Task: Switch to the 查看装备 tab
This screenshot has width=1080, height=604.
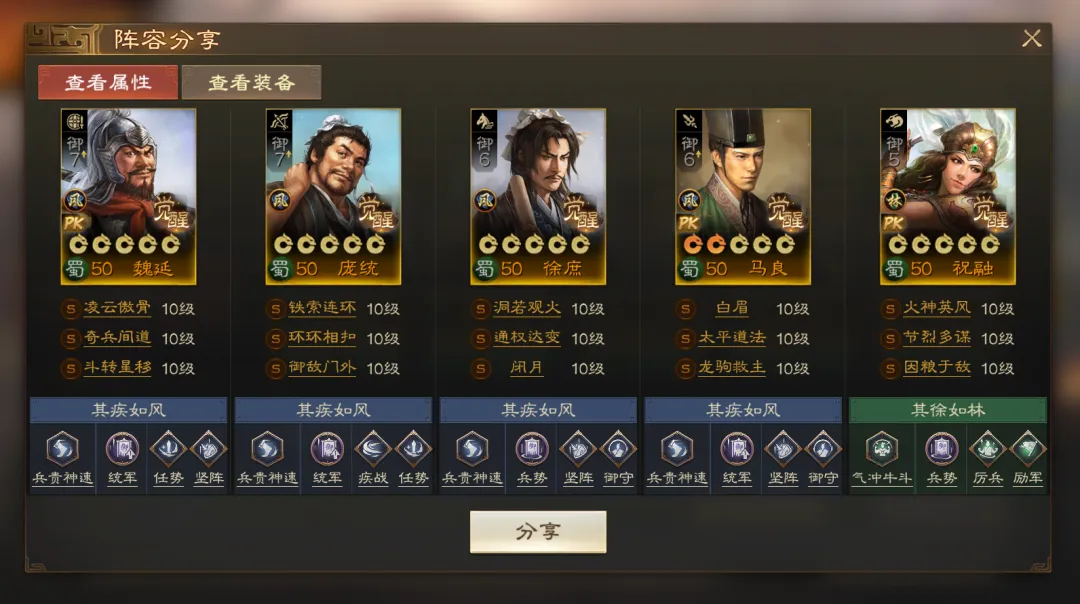Action: click(x=251, y=83)
